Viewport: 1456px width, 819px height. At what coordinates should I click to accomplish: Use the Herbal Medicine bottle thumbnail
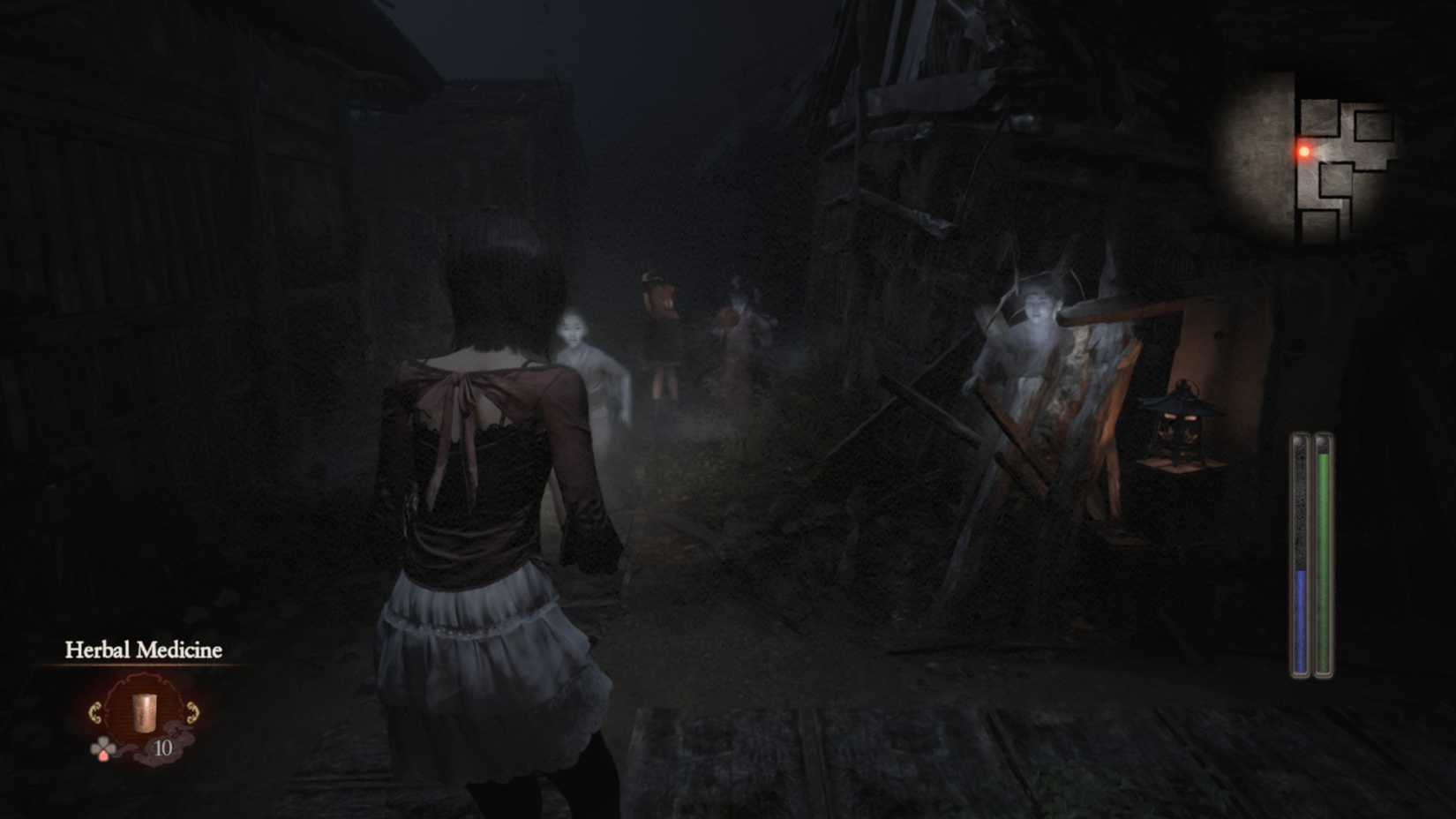(x=144, y=711)
